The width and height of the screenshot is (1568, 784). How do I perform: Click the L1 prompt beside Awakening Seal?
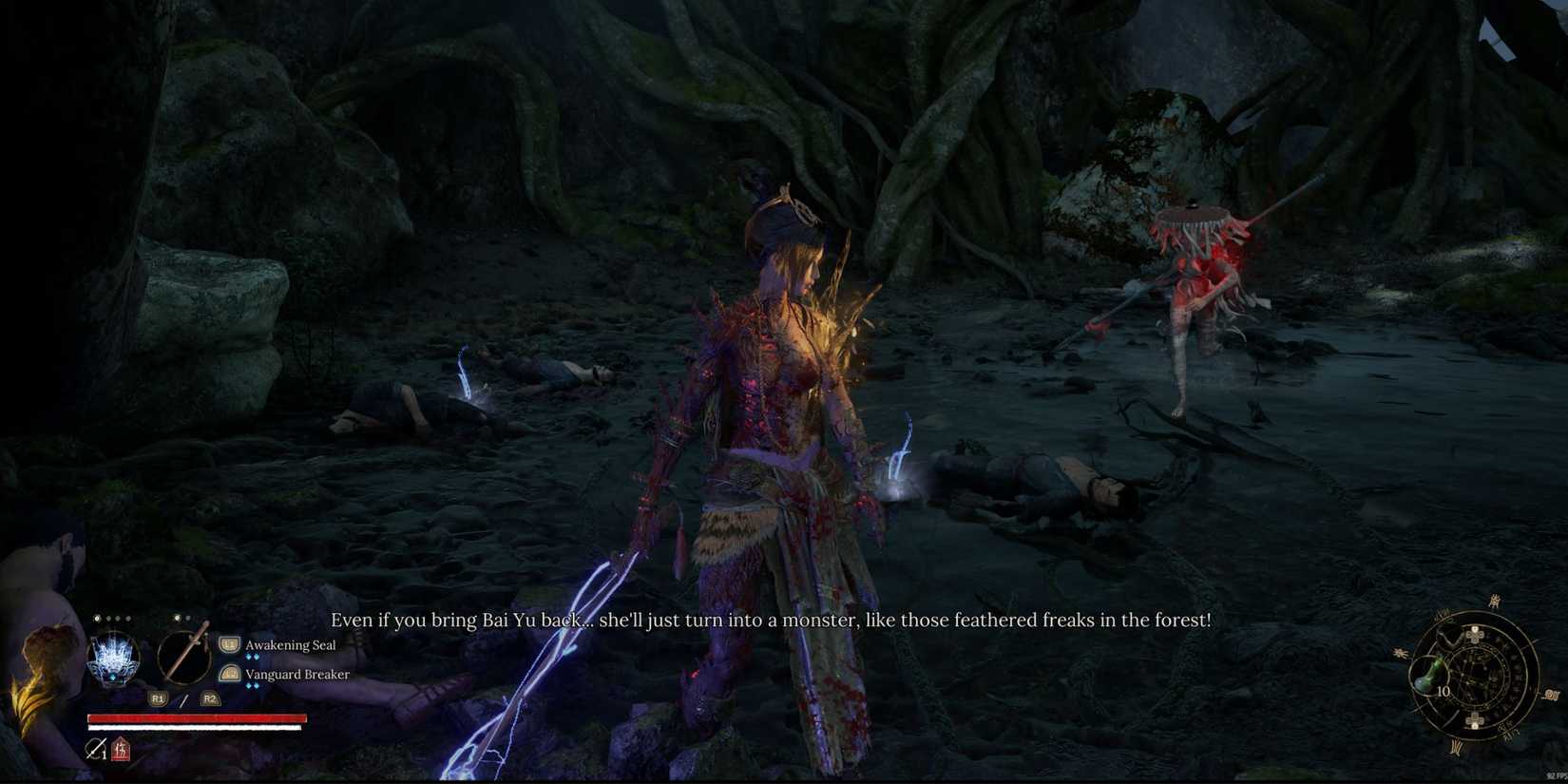click(229, 644)
